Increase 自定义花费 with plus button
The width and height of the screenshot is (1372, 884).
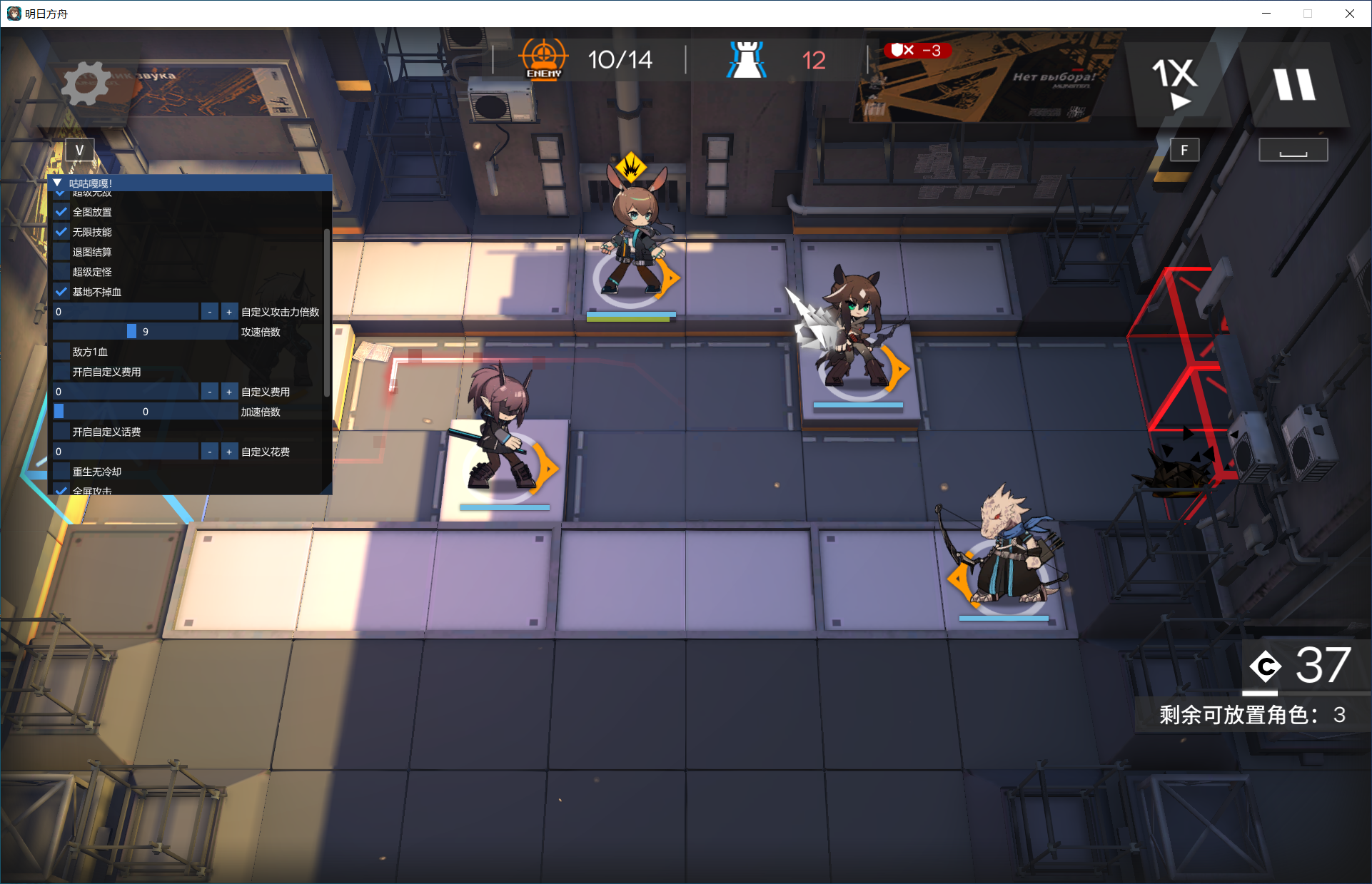[x=229, y=452]
